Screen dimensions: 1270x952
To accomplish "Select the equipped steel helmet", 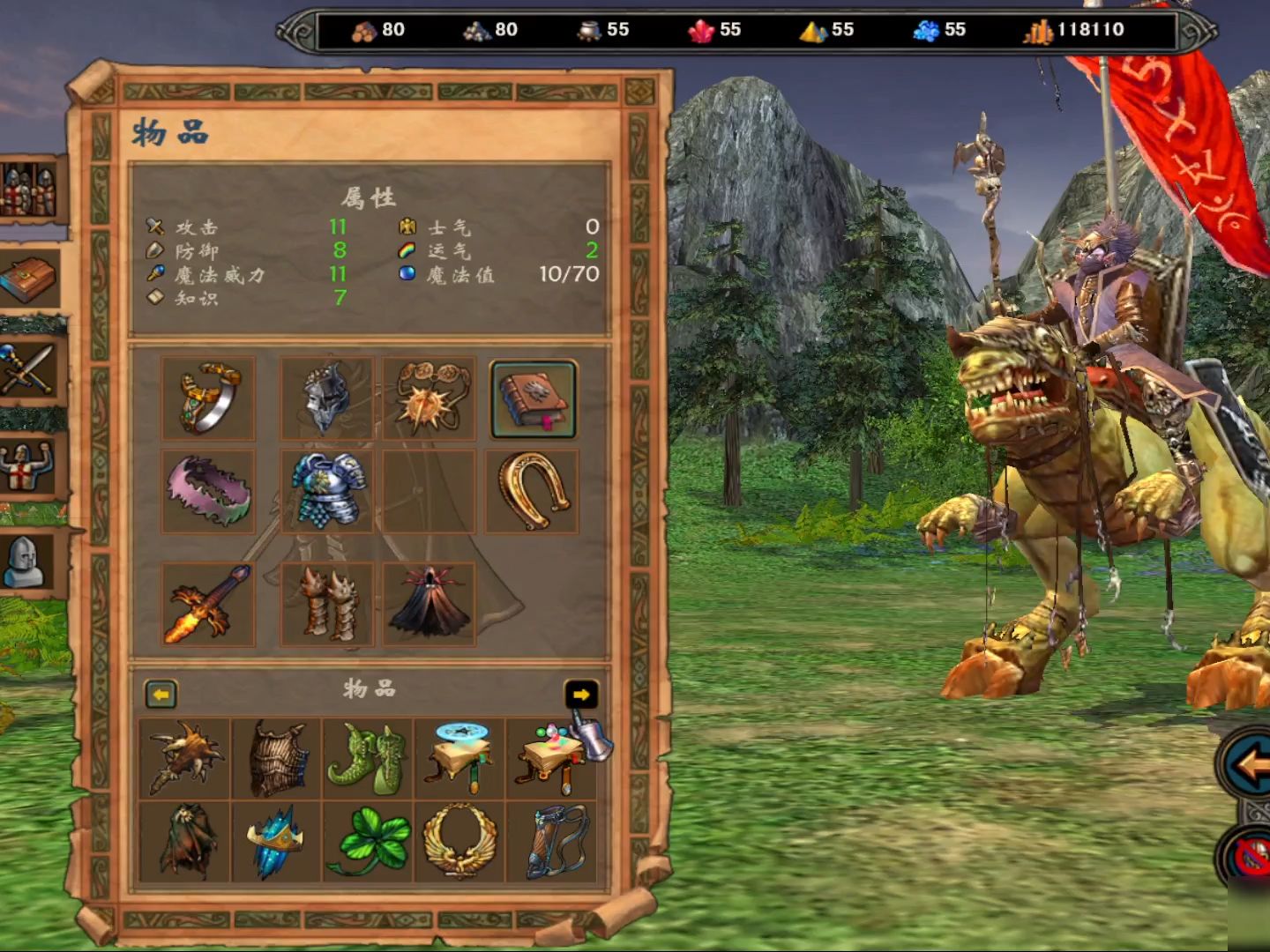I will point(326,398).
